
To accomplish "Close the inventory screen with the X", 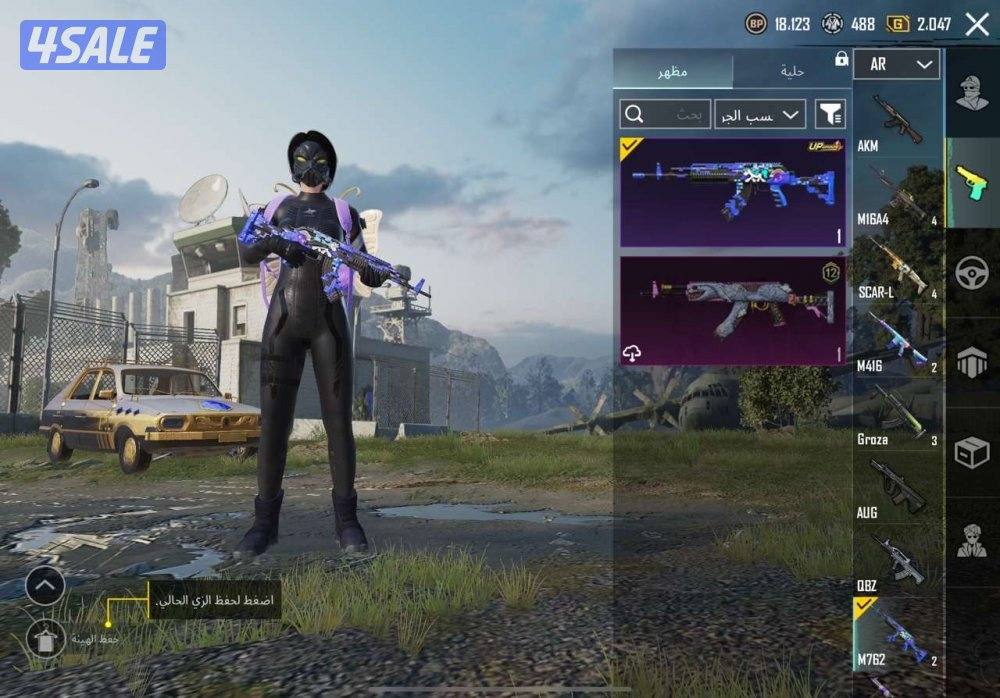I will [x=976, y=24].
